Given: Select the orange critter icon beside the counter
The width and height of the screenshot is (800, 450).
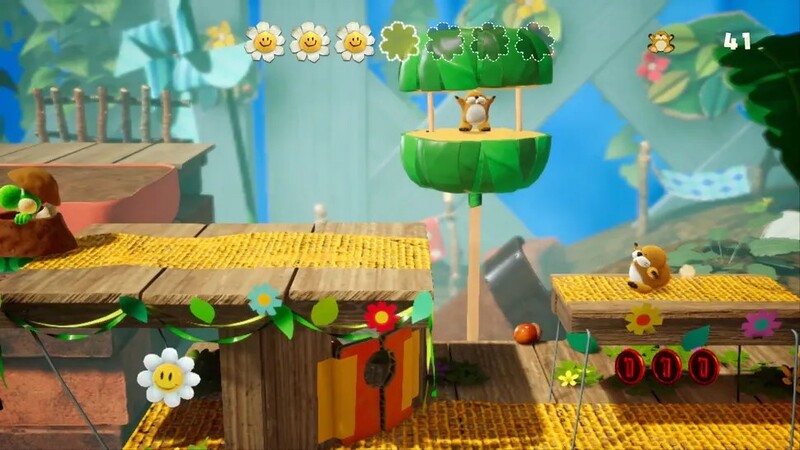Looking at the screenshot, I should [x=660, y=42].
